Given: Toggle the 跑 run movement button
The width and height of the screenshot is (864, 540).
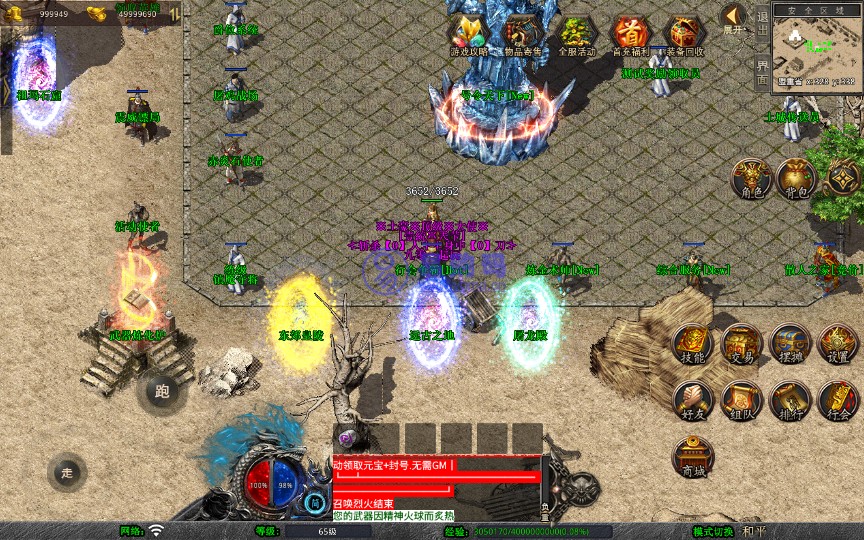Looking at the screenshot, I should coord(162,391).
